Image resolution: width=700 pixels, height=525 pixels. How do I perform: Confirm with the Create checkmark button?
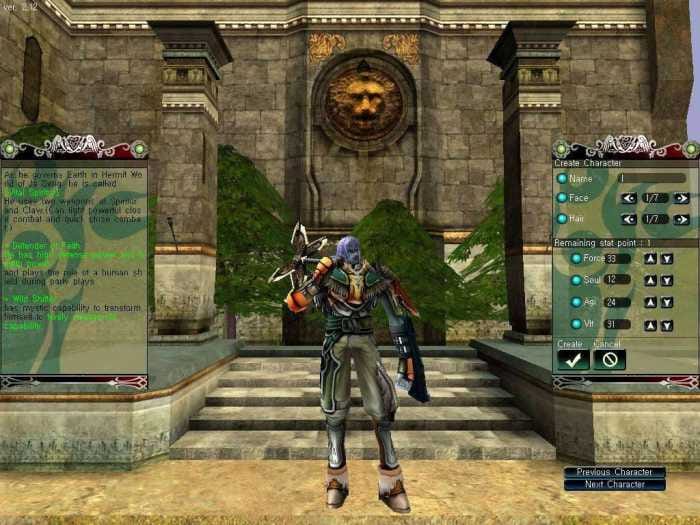573,360
